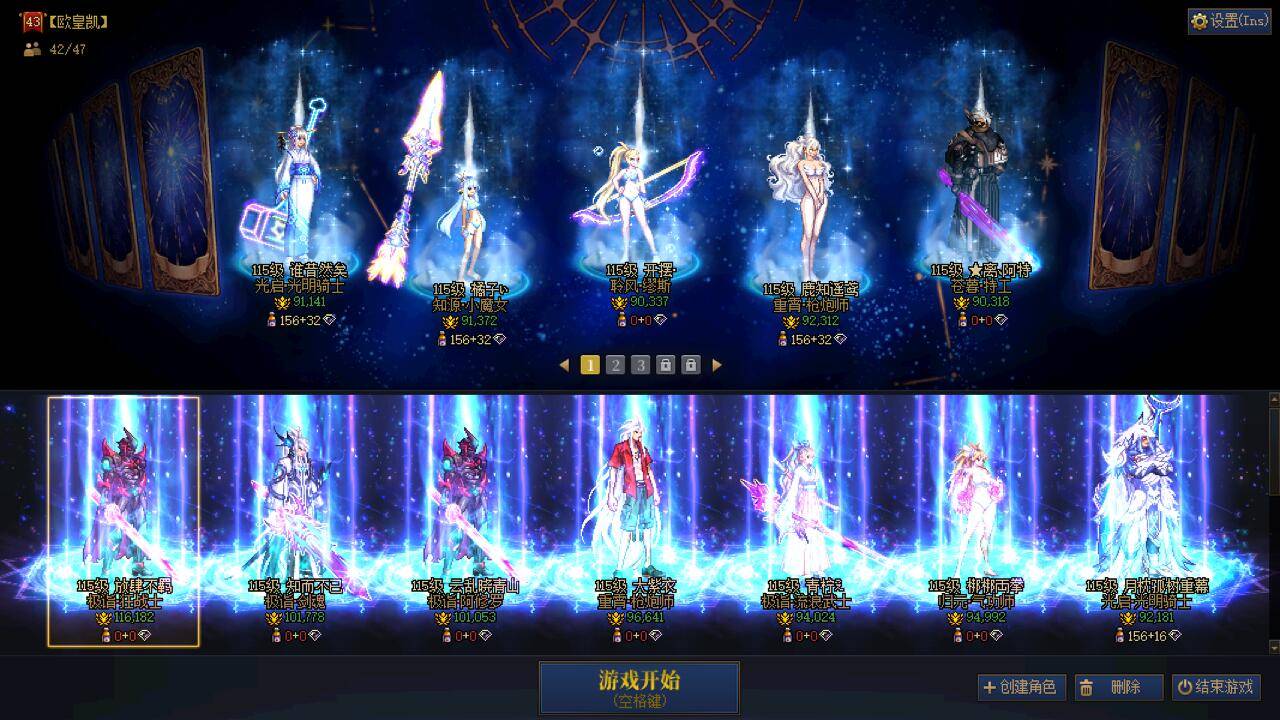Click the plus icon on 创建角色
Screen dimensions: 1280x720
click(x=992, y=687)
